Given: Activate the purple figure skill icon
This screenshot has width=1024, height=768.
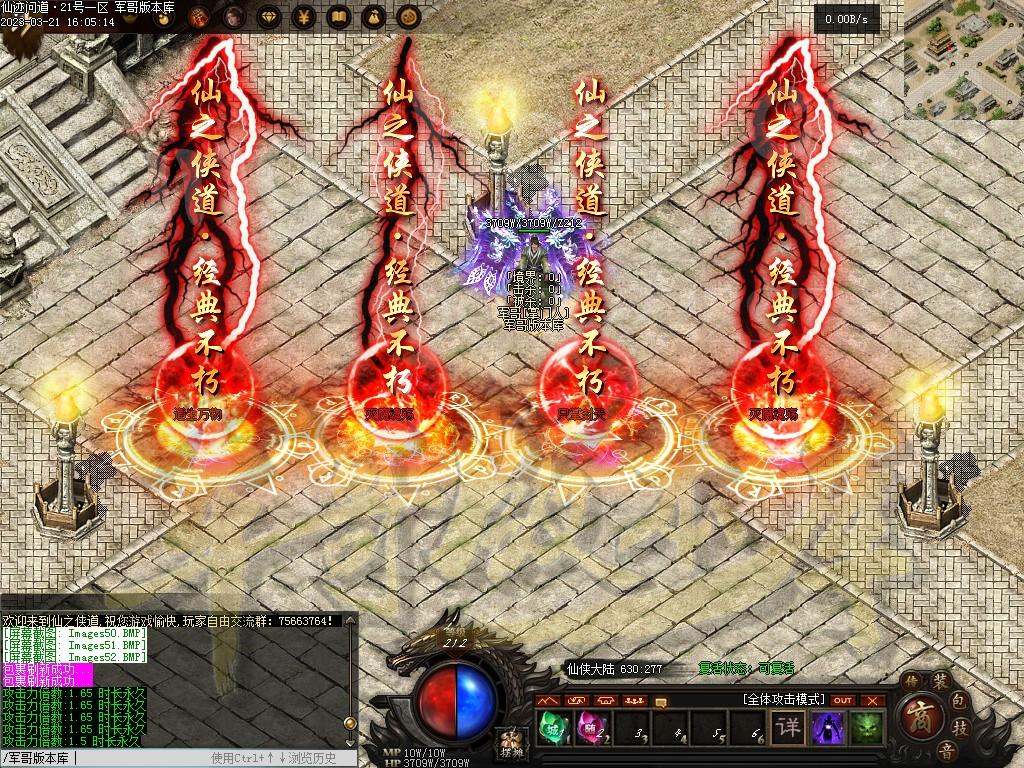Looking at the screenshot, I should tap(827, 728).
